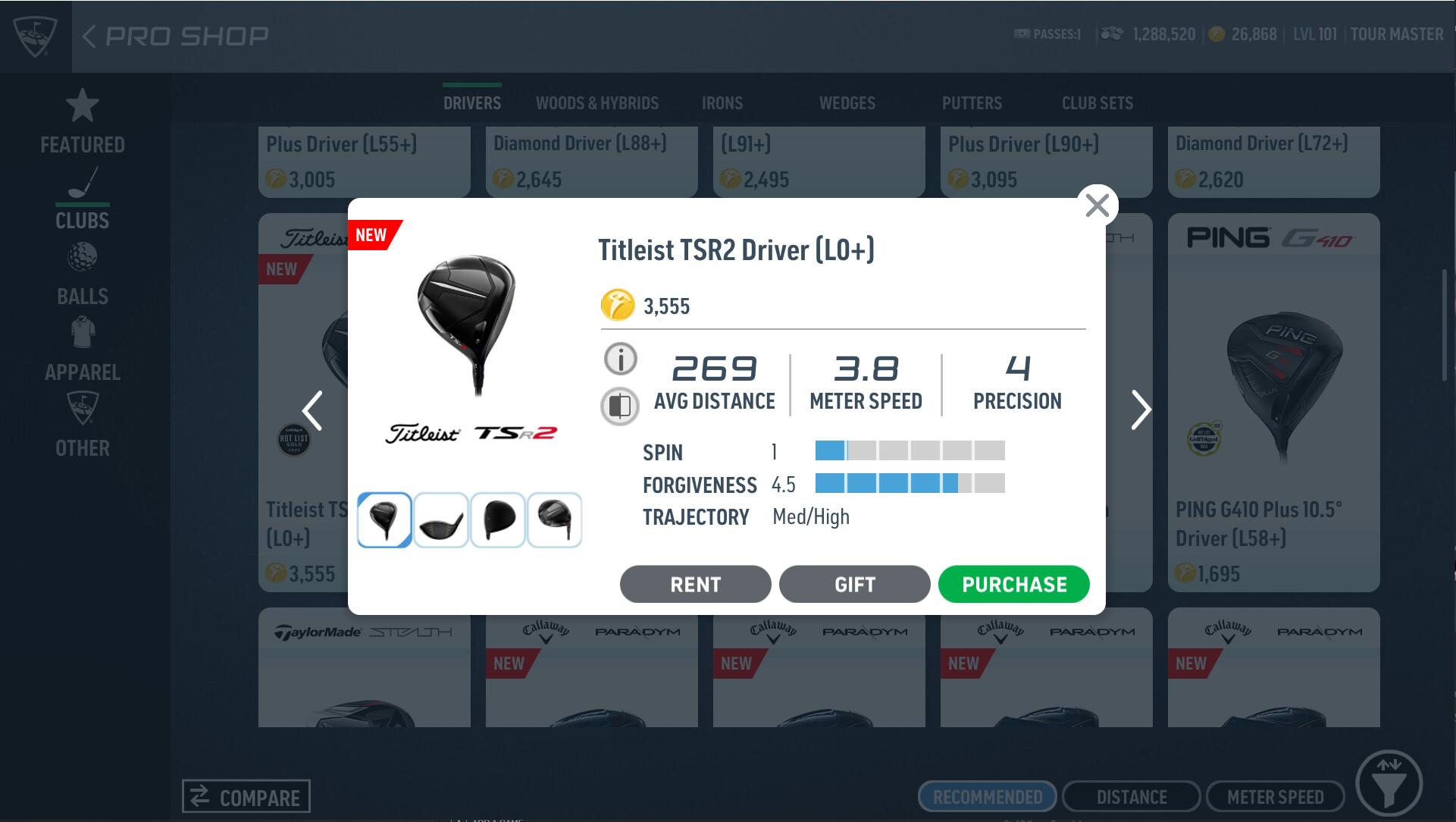Purchase the Titleist TSR2 Driver
The height and width of the screenshot is (822, 1456).
[1014, 584]
